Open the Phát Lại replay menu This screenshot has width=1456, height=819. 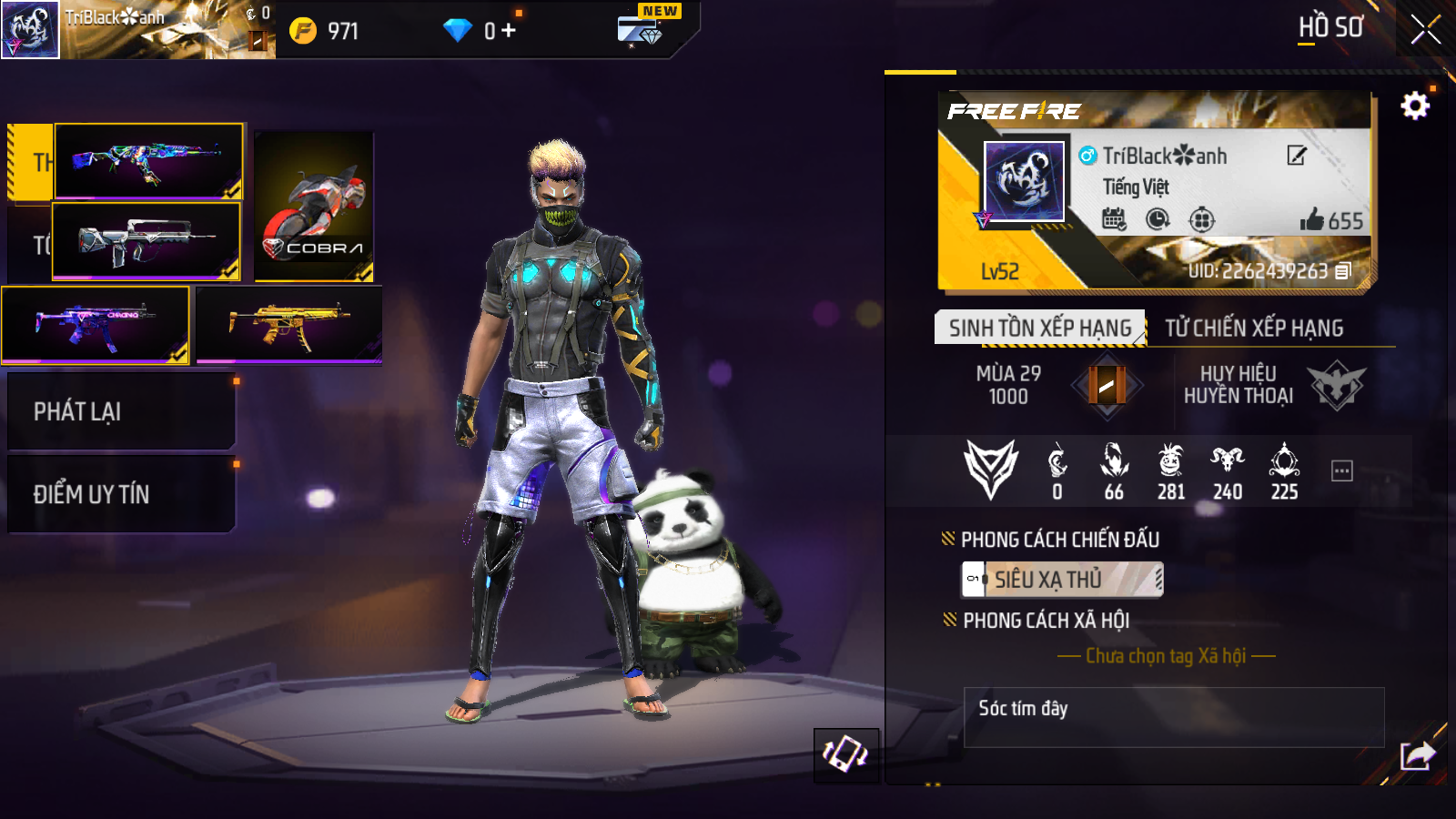pos(121,411)
